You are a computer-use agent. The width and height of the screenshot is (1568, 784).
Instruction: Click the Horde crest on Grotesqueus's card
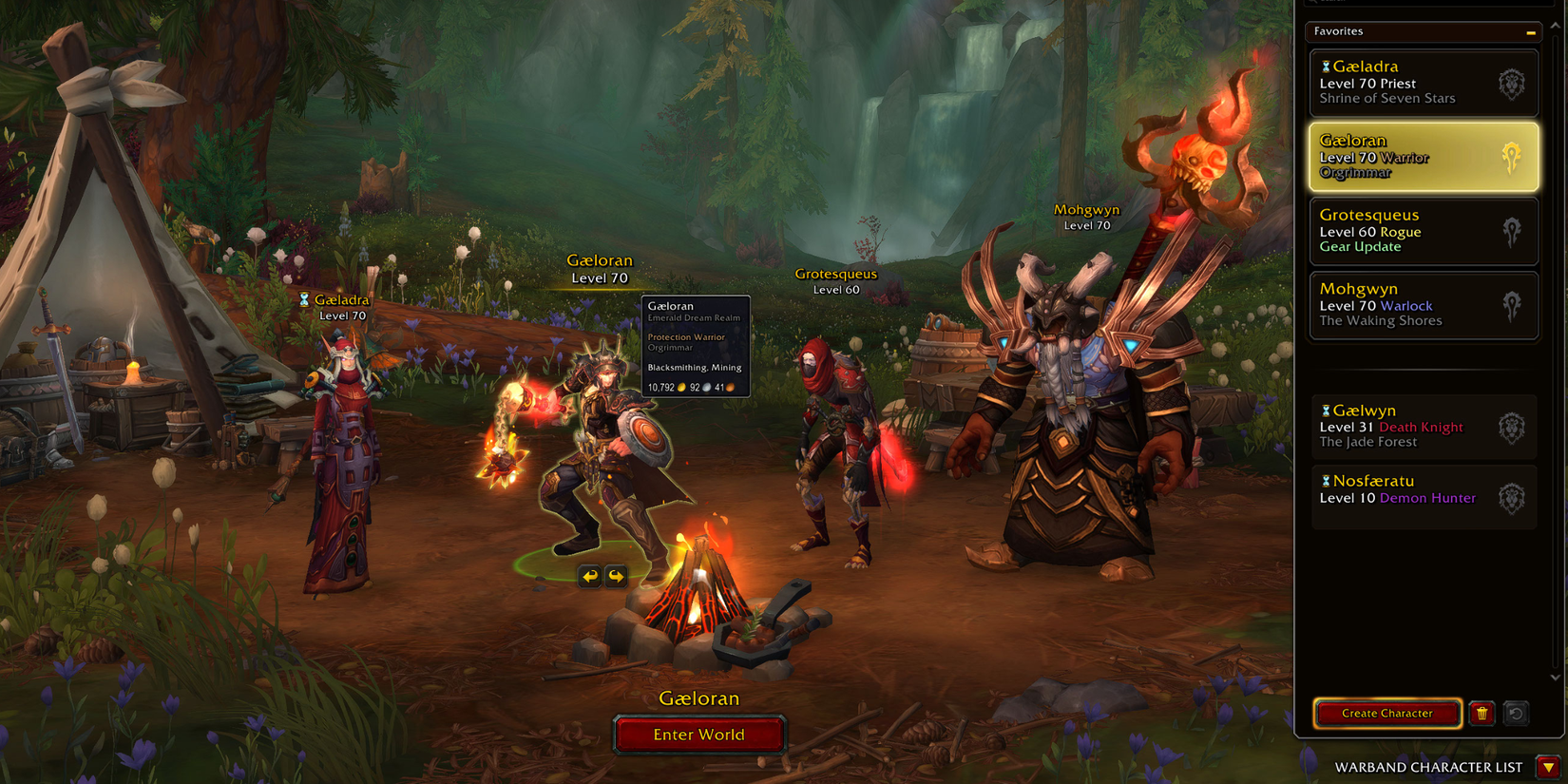1513,231
